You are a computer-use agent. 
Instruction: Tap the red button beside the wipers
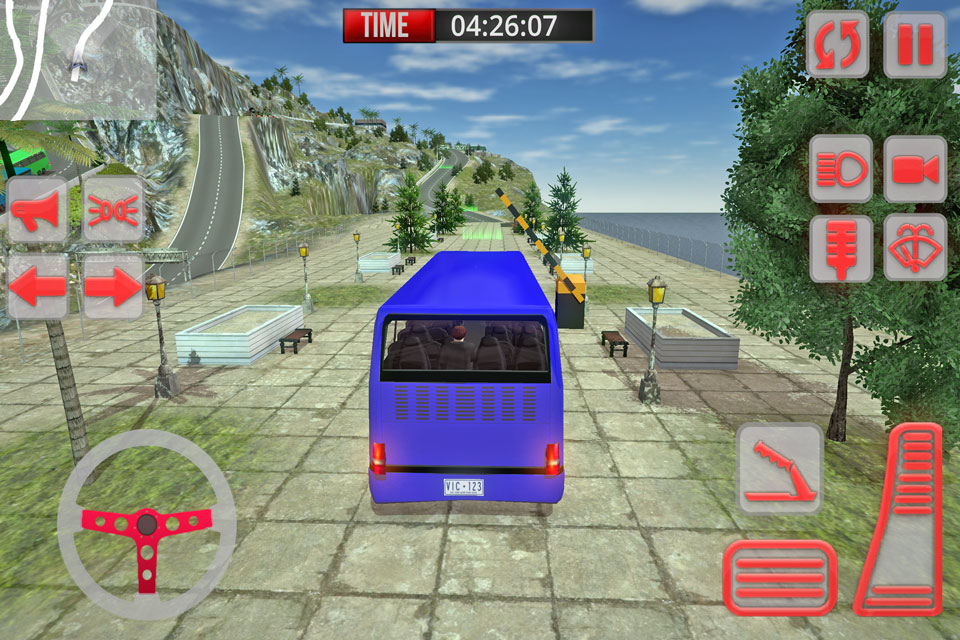click(841, 248)
